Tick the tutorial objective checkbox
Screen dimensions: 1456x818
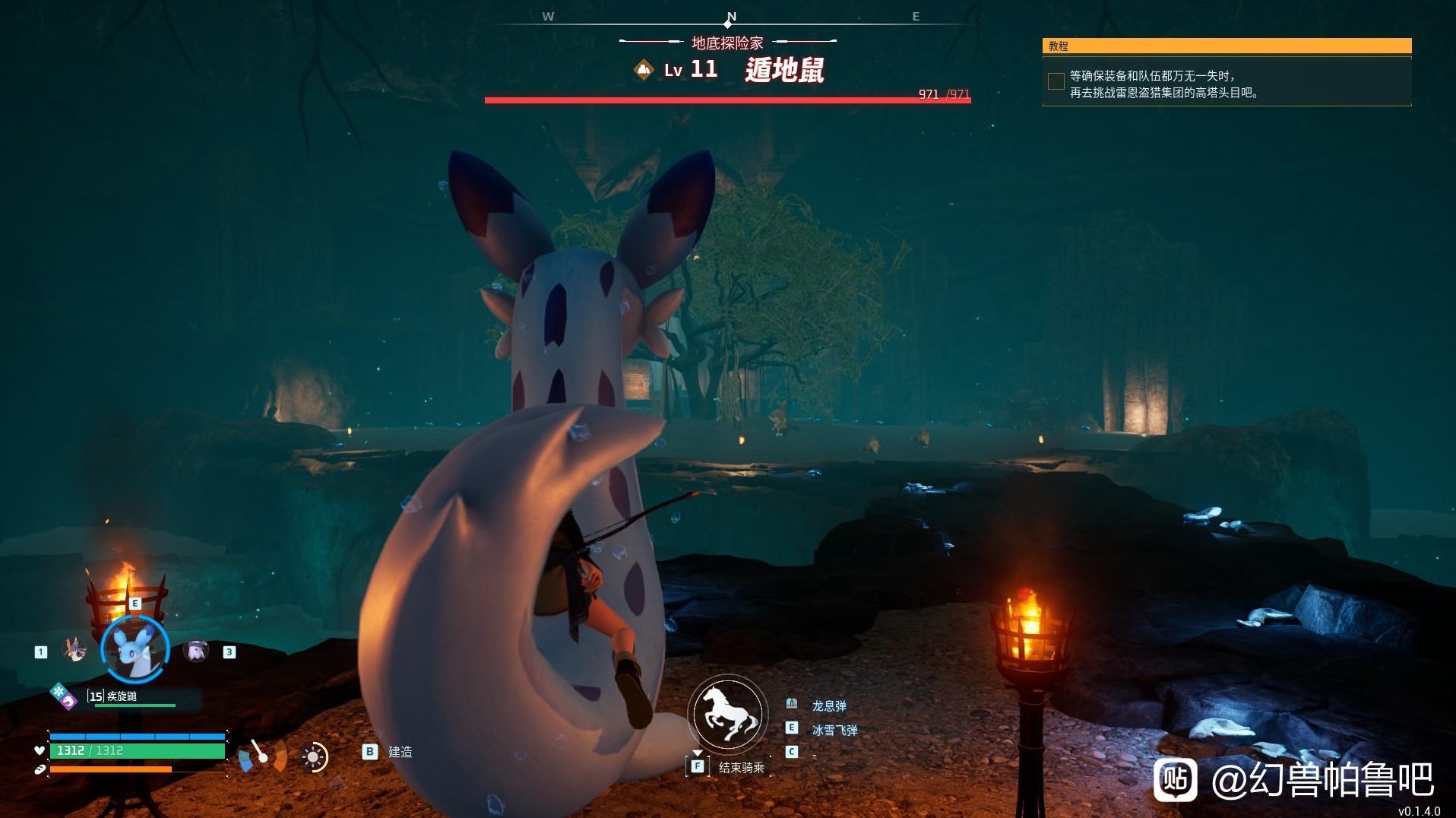(1056, 82)
